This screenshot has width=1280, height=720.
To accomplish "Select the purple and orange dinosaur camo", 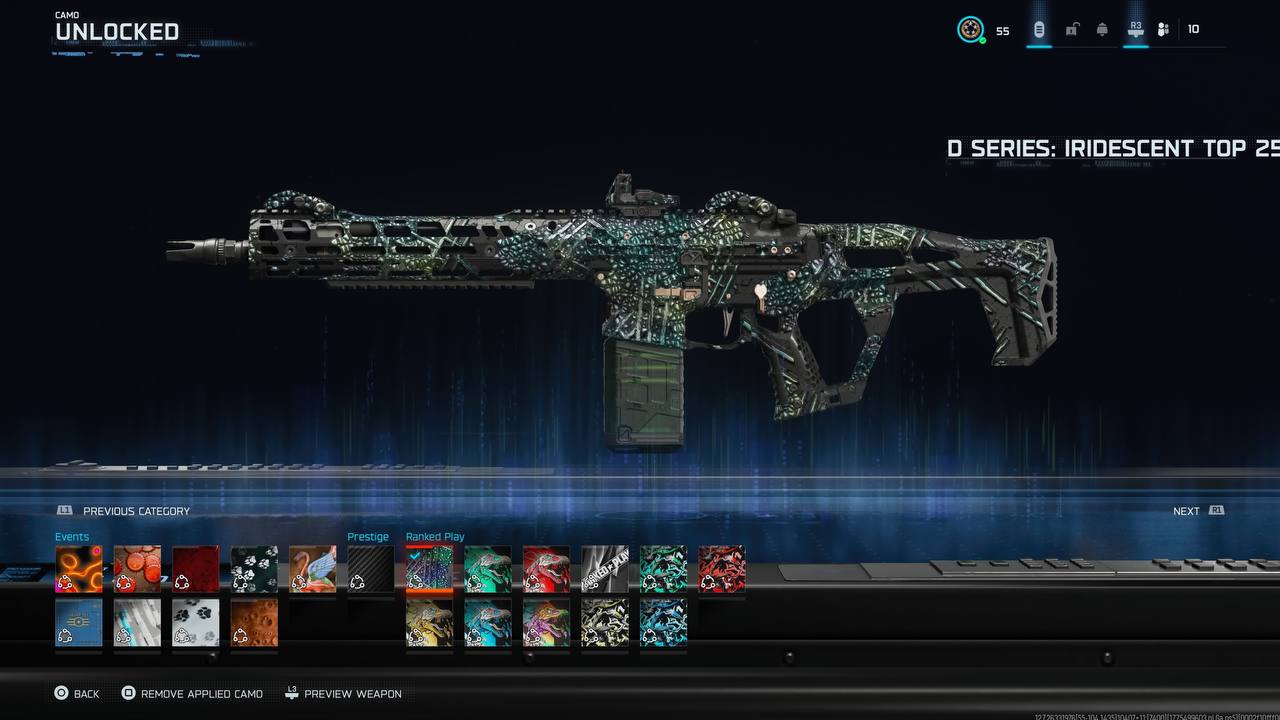I will click(546, 622).
